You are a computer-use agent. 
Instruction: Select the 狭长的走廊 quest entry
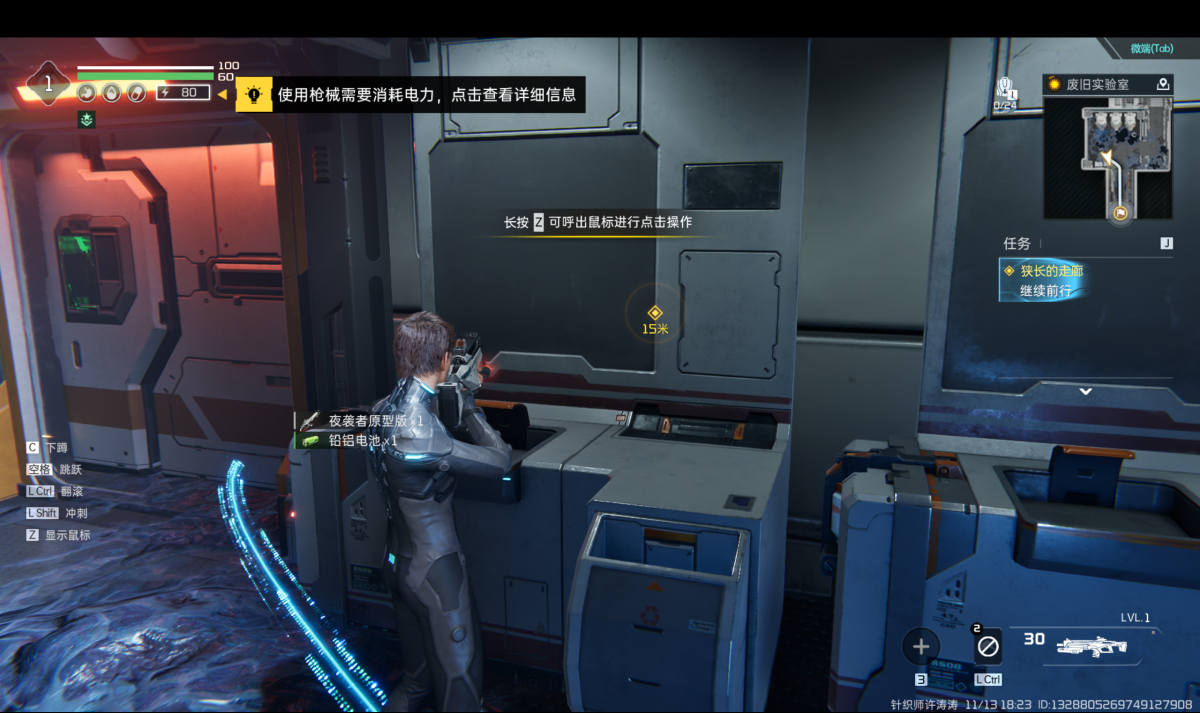[x=1050, y=271]
